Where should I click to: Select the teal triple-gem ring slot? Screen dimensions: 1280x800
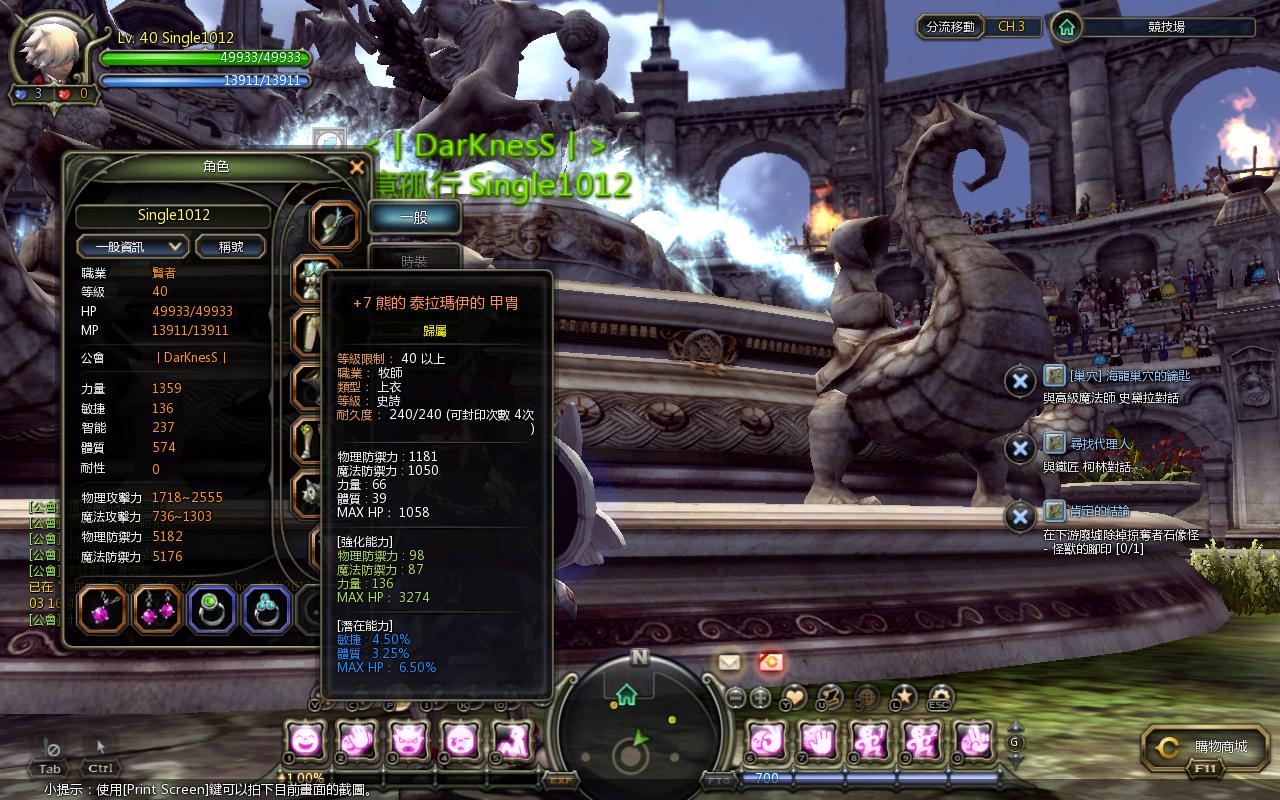(267, 609)
